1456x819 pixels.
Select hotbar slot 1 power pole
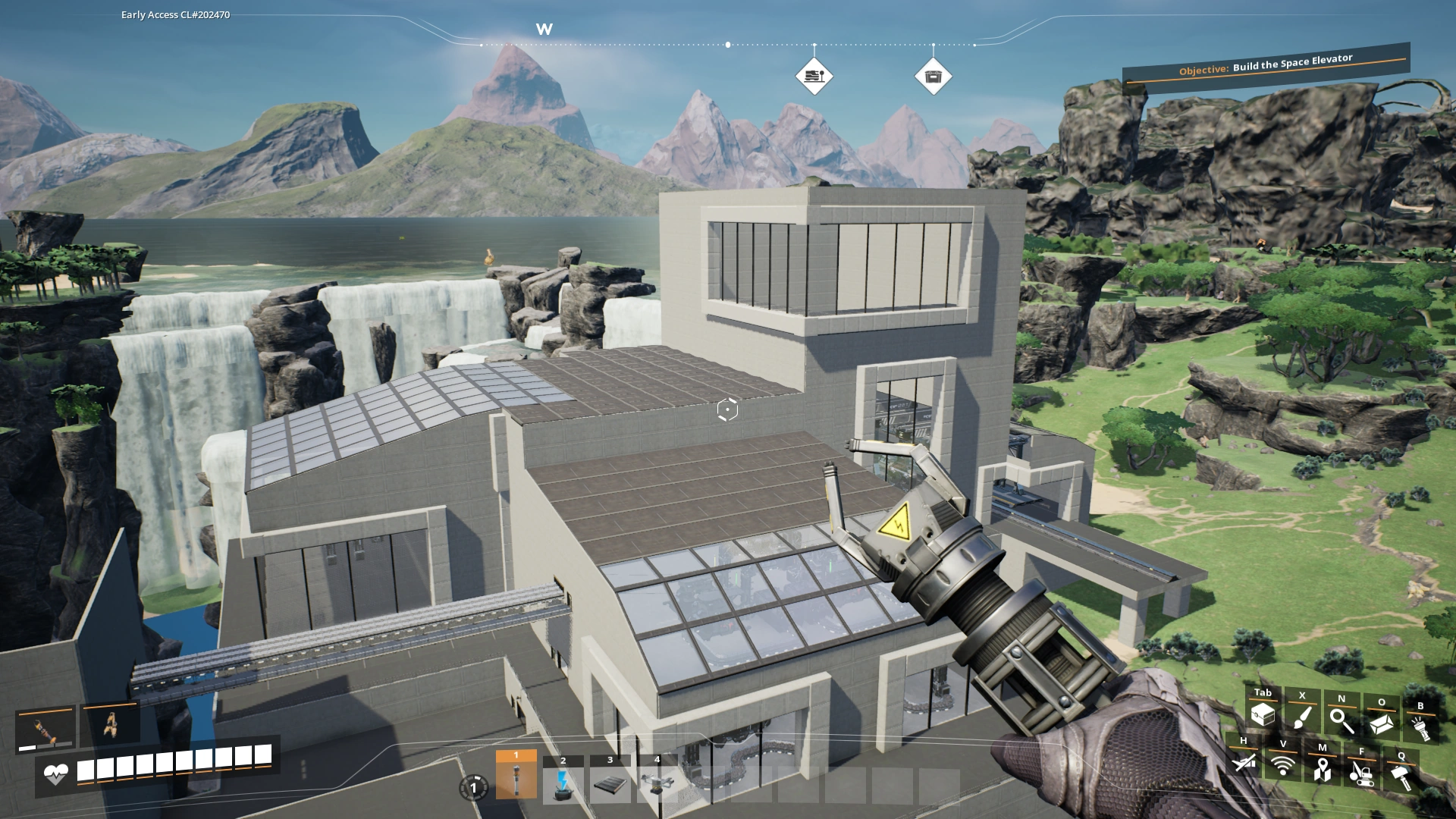516,778
